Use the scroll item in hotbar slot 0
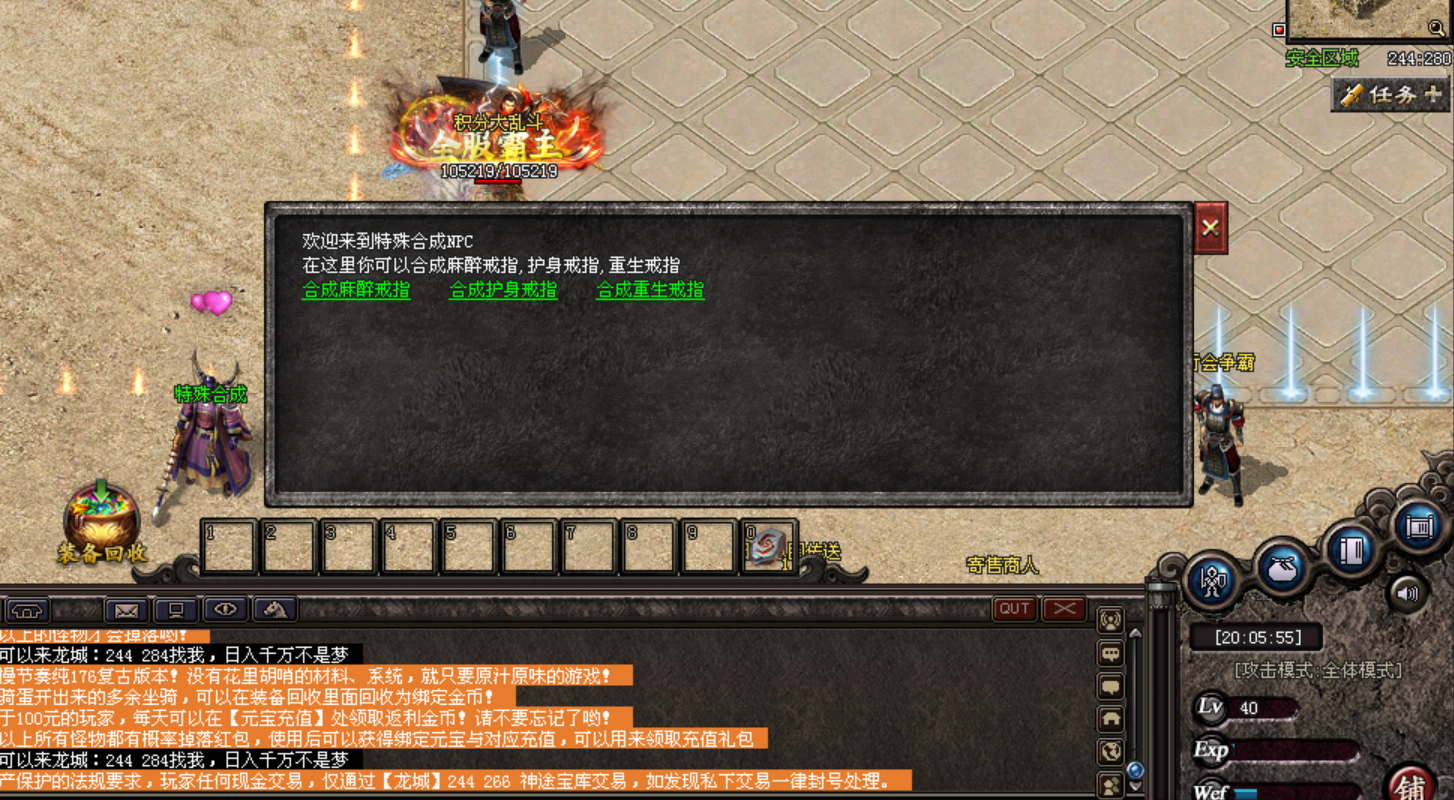Screen dimensions: 1454x800 pos(769,546)
